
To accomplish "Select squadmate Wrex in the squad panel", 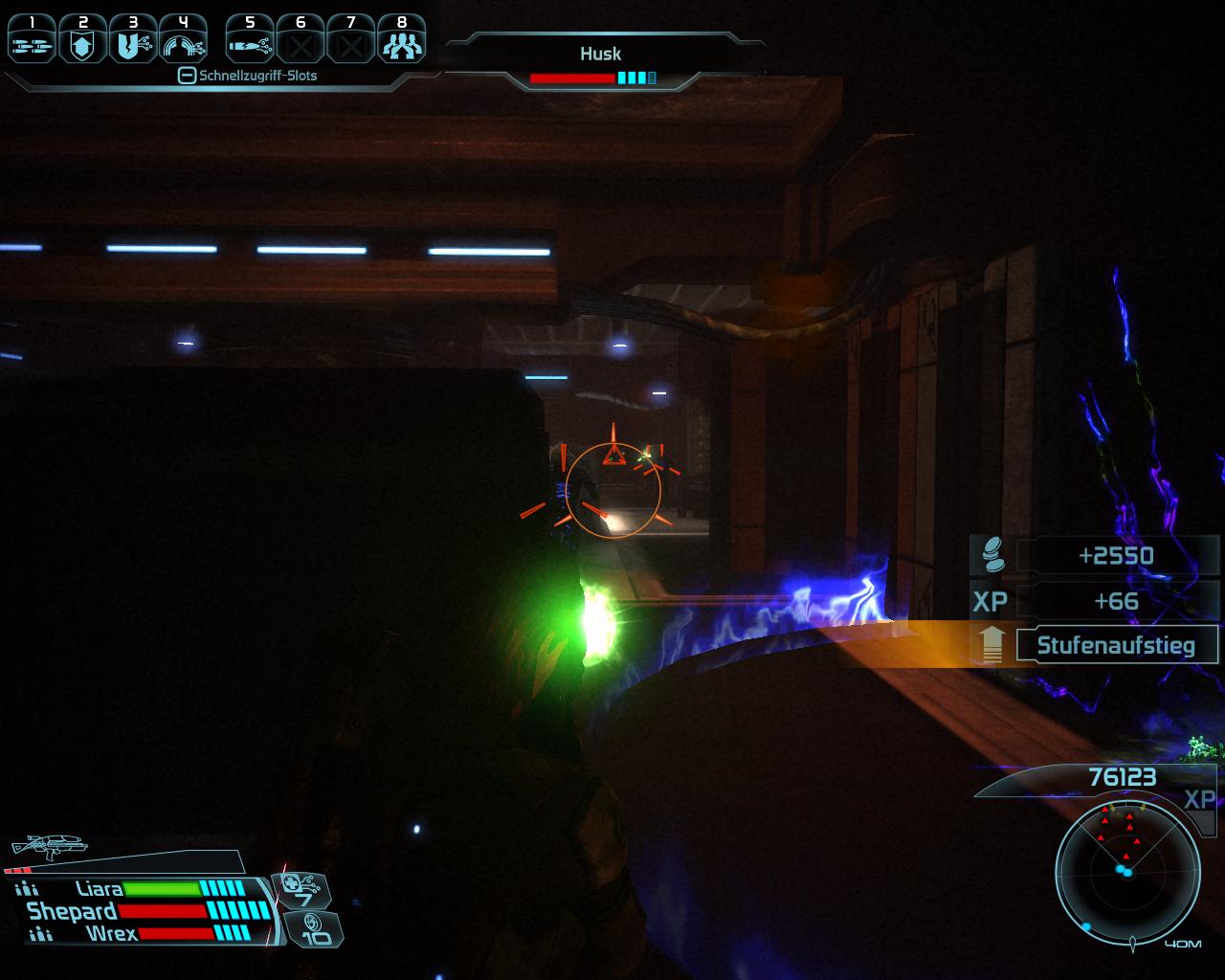I will [112, 933].
